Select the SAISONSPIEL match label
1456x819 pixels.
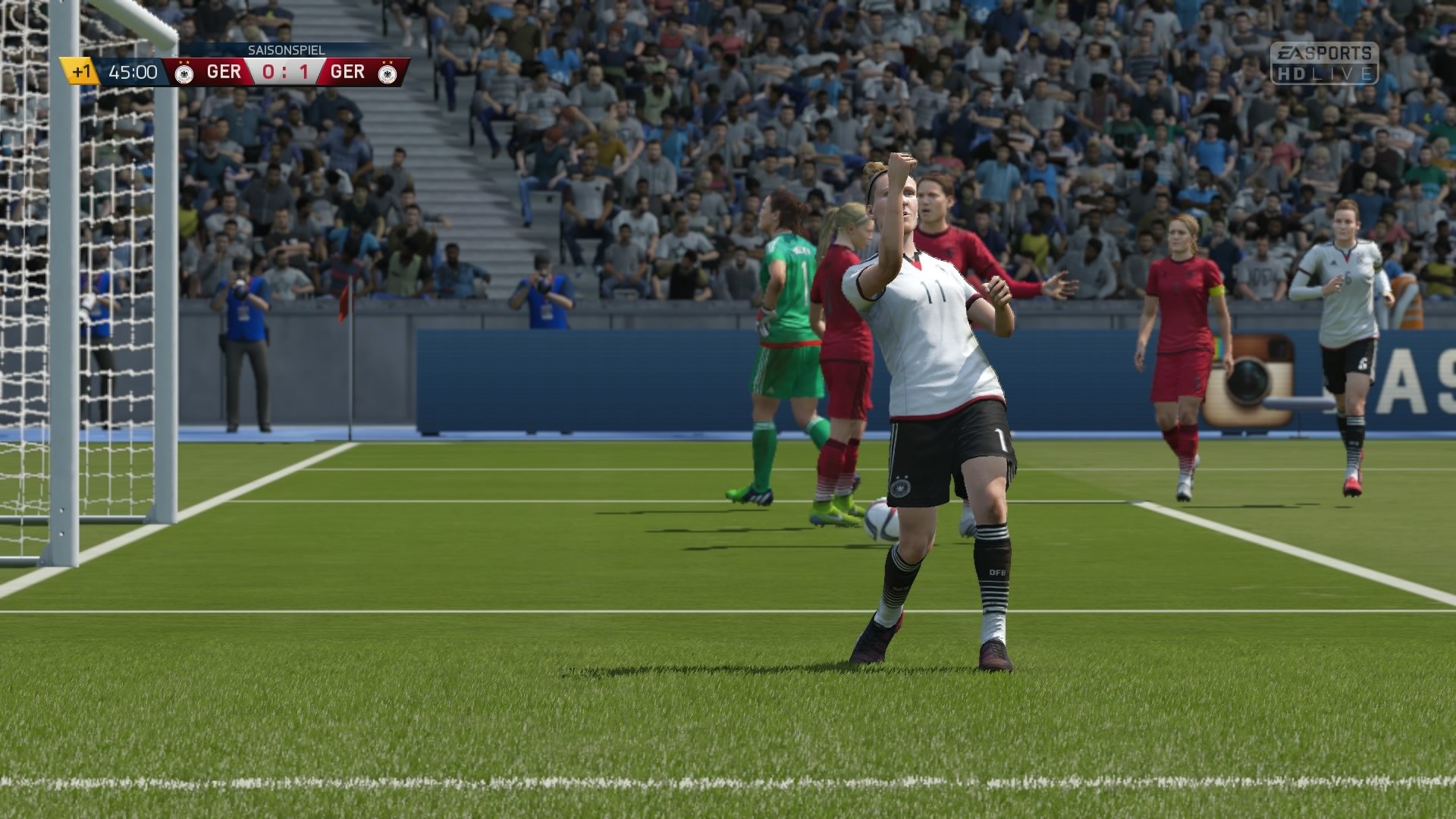pos(287,50)
